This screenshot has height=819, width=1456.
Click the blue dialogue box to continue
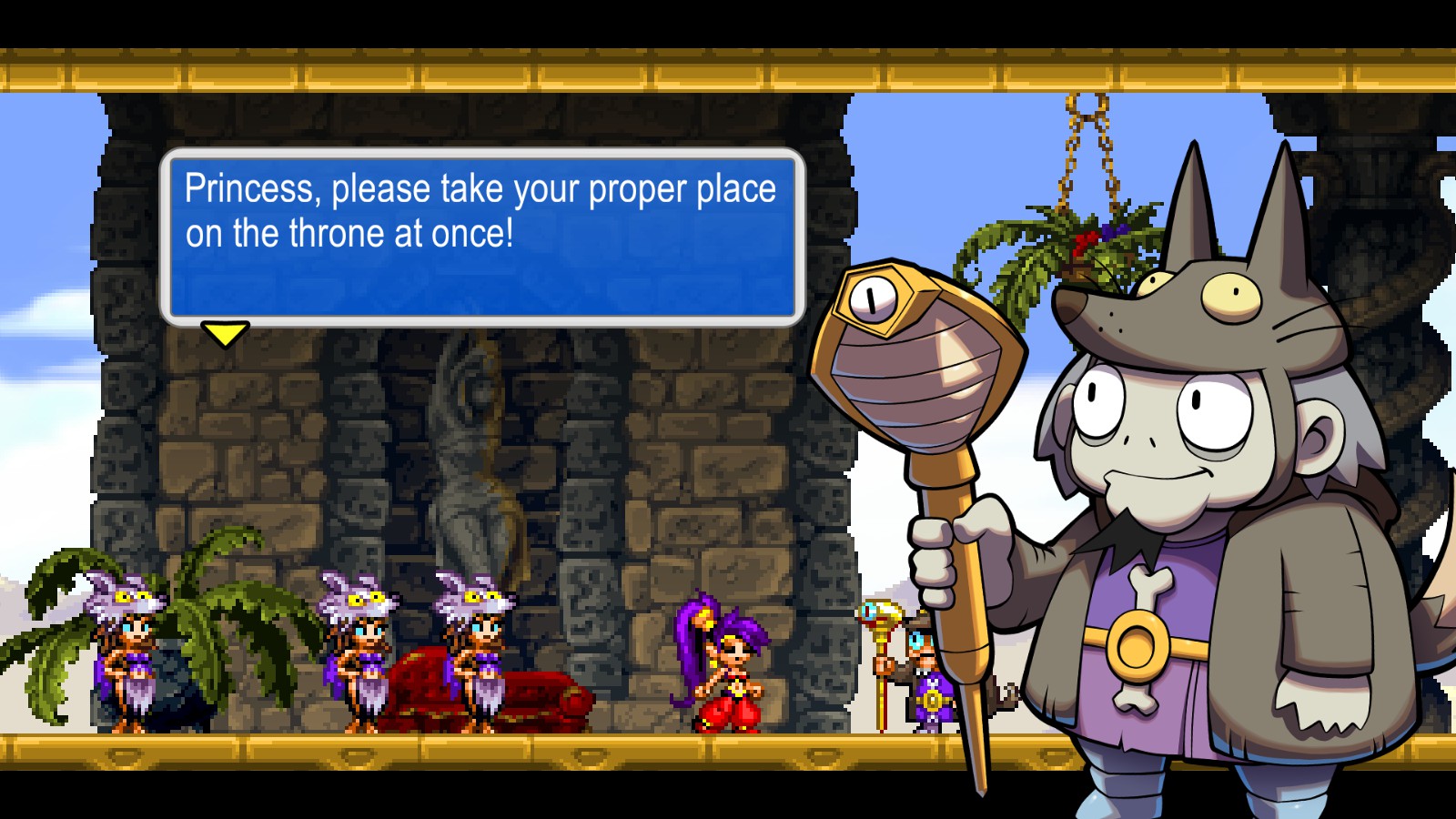pos(482,237)
